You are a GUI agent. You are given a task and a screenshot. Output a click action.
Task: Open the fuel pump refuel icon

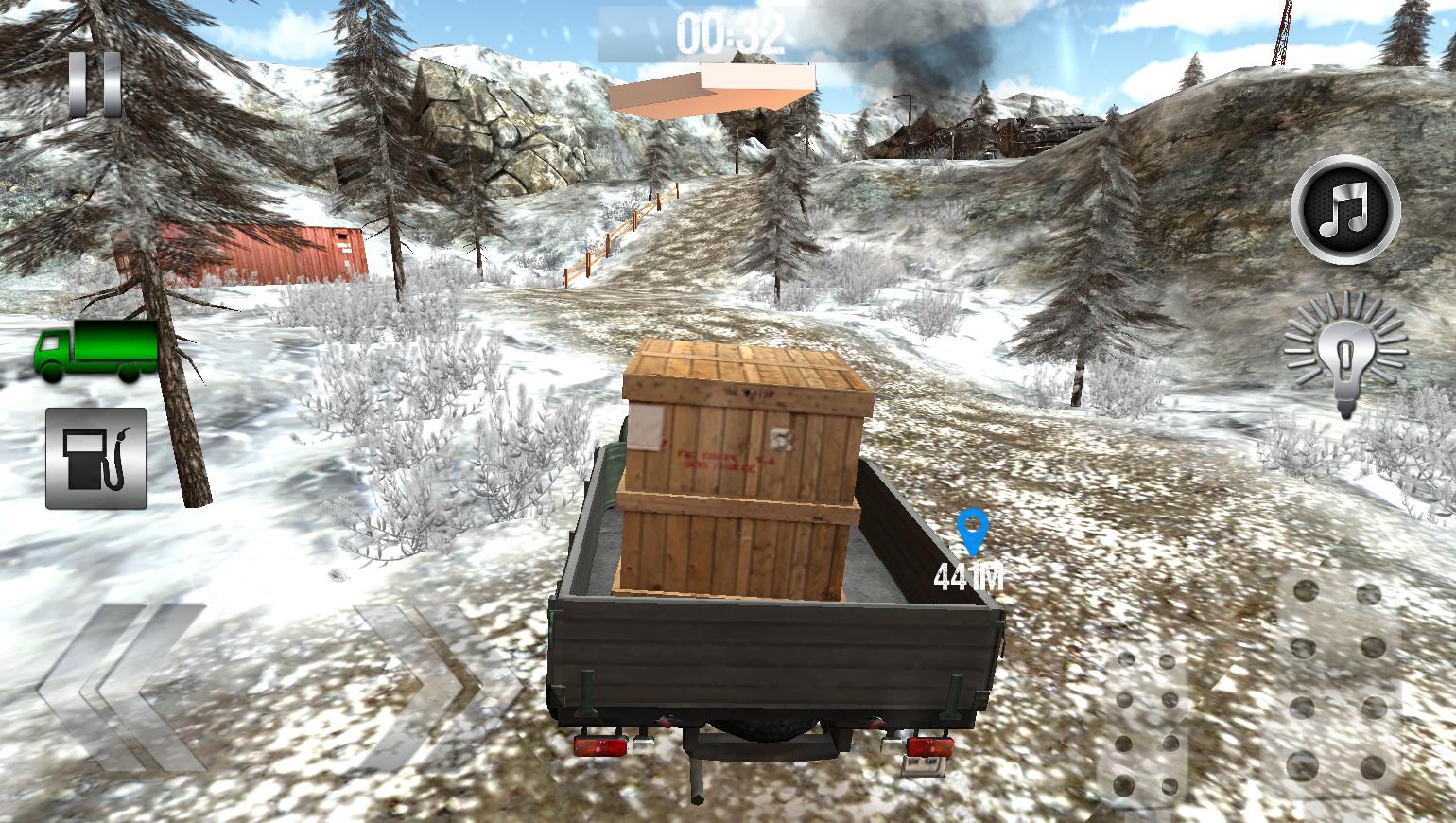(95, 458)
